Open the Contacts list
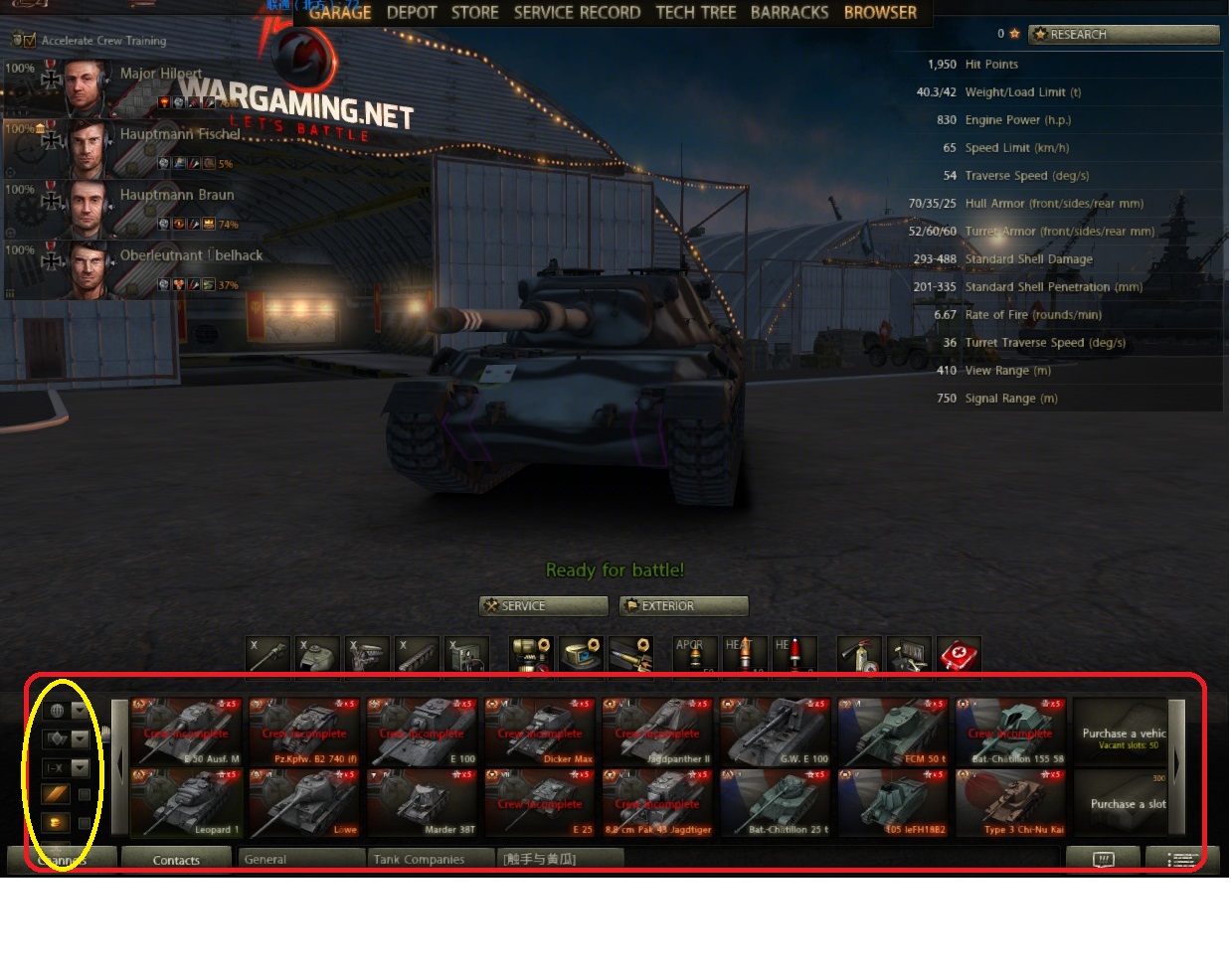The width and height of the screenshot is (1231, 980). (176, 860)
